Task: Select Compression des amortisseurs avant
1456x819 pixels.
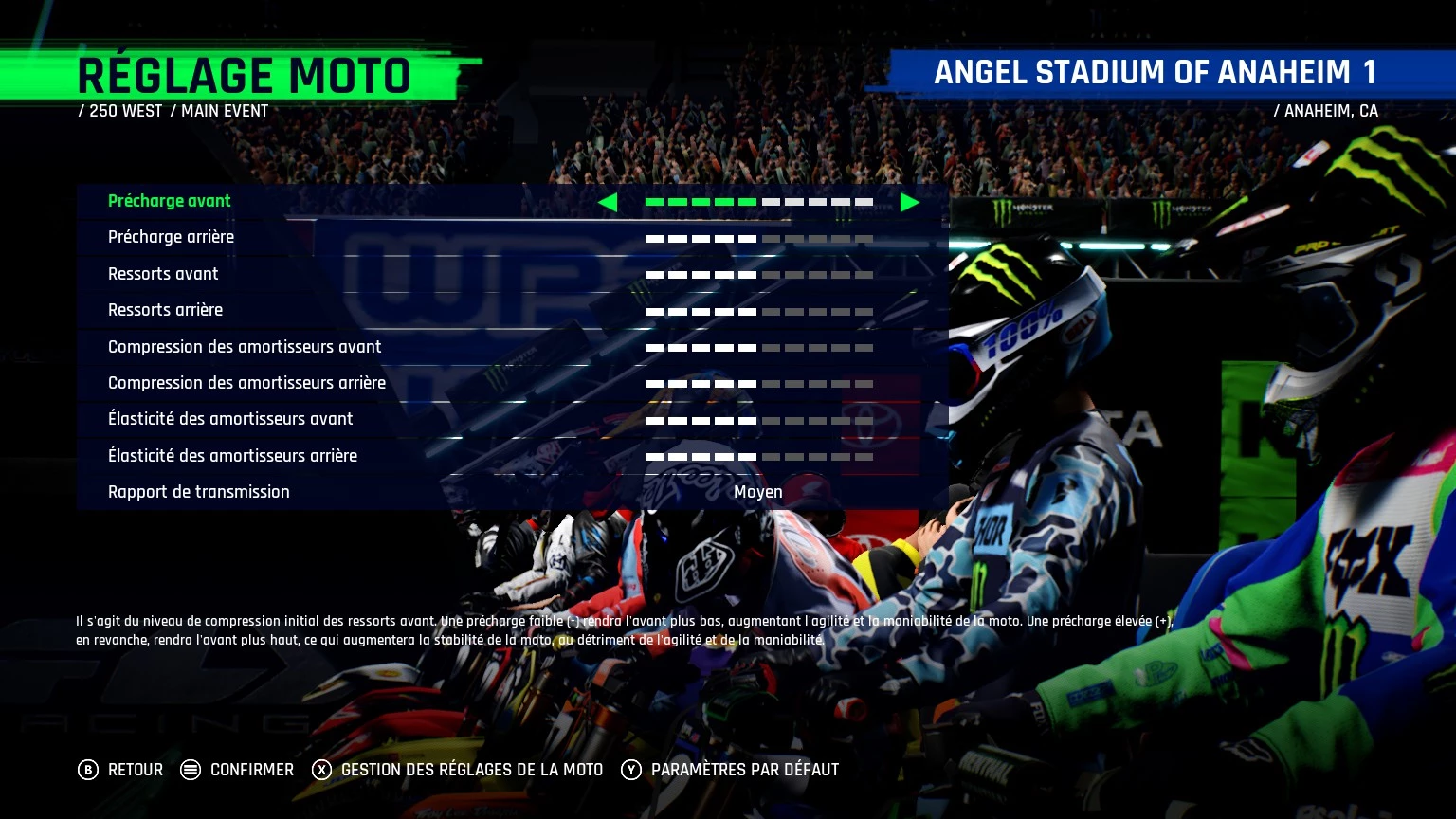Action: coord(245,347)
